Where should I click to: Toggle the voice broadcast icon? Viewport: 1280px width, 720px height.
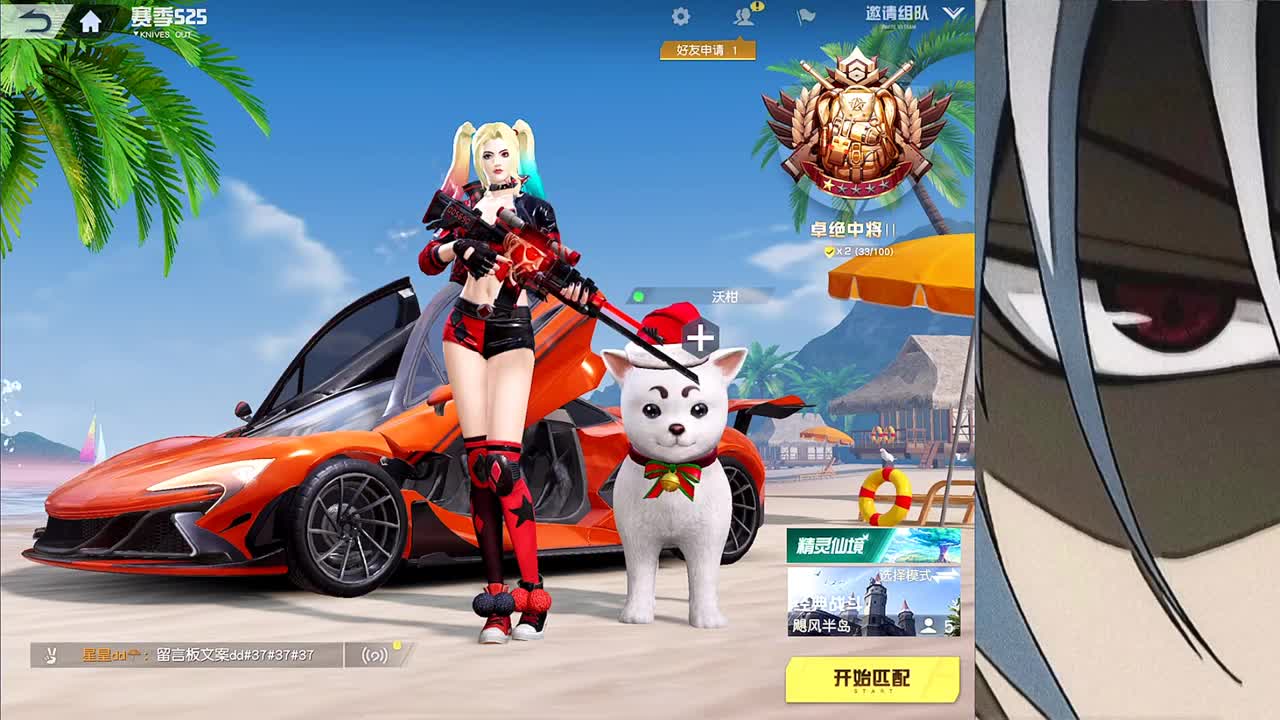pyautogui.click(x=373, y=652)
